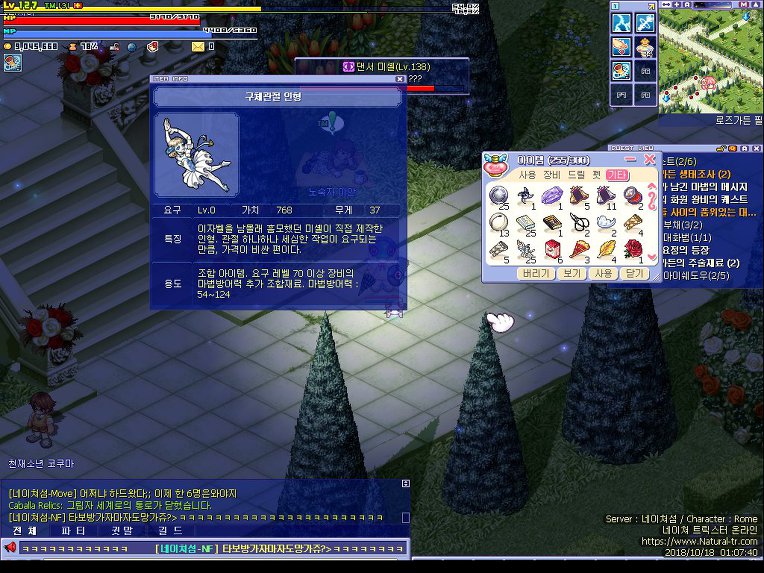Switch to the 장비 inventory tab
Viewport: 764px width, 573px height.
(x=552, y=175)
